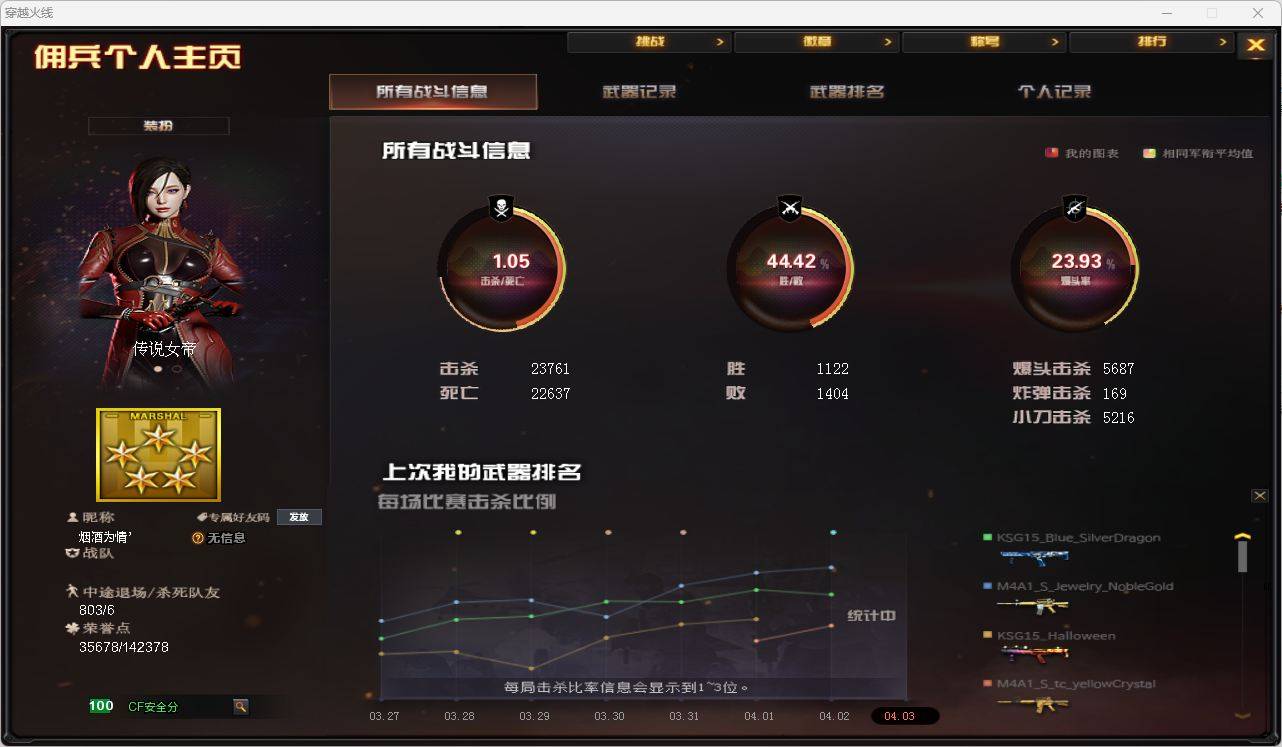
Task: Click the headshot icon above the 爆头率 gauge
Action: (x=1074, y=208)
